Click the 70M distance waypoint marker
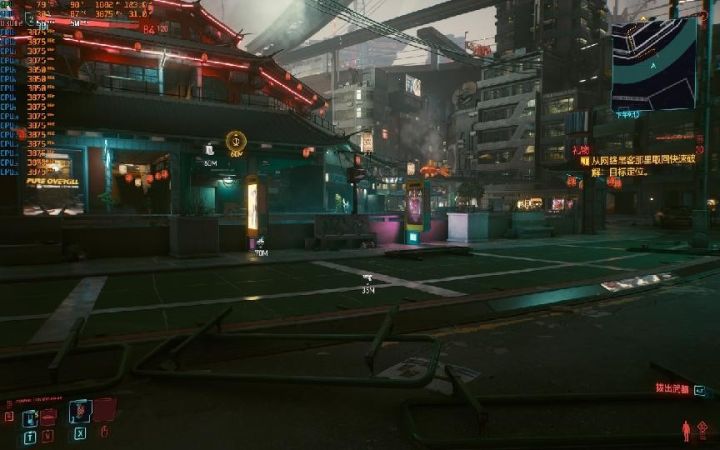 (x=260, y=242)
